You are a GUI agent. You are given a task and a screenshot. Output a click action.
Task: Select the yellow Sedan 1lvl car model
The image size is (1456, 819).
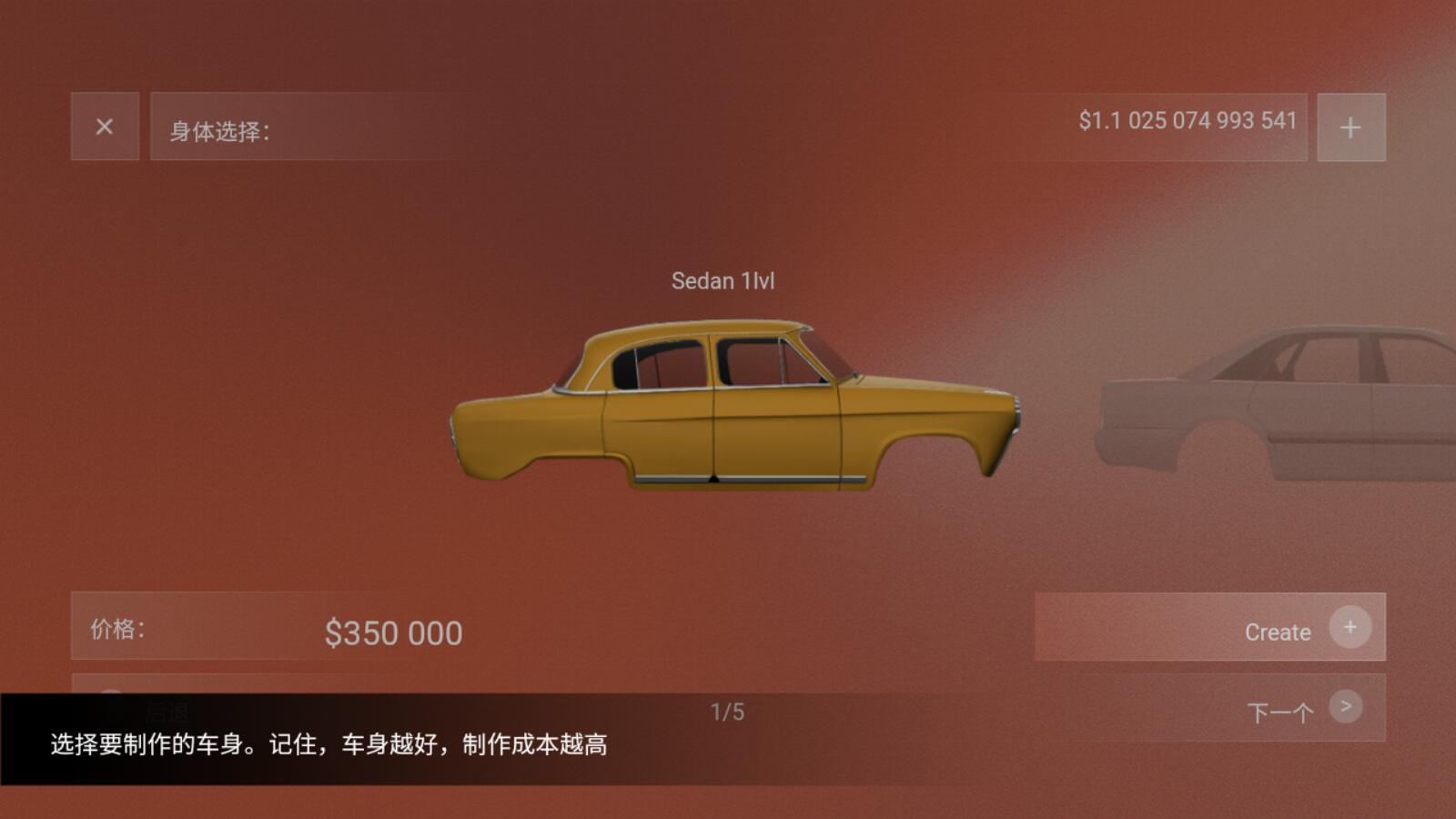[x=728, y=409]
